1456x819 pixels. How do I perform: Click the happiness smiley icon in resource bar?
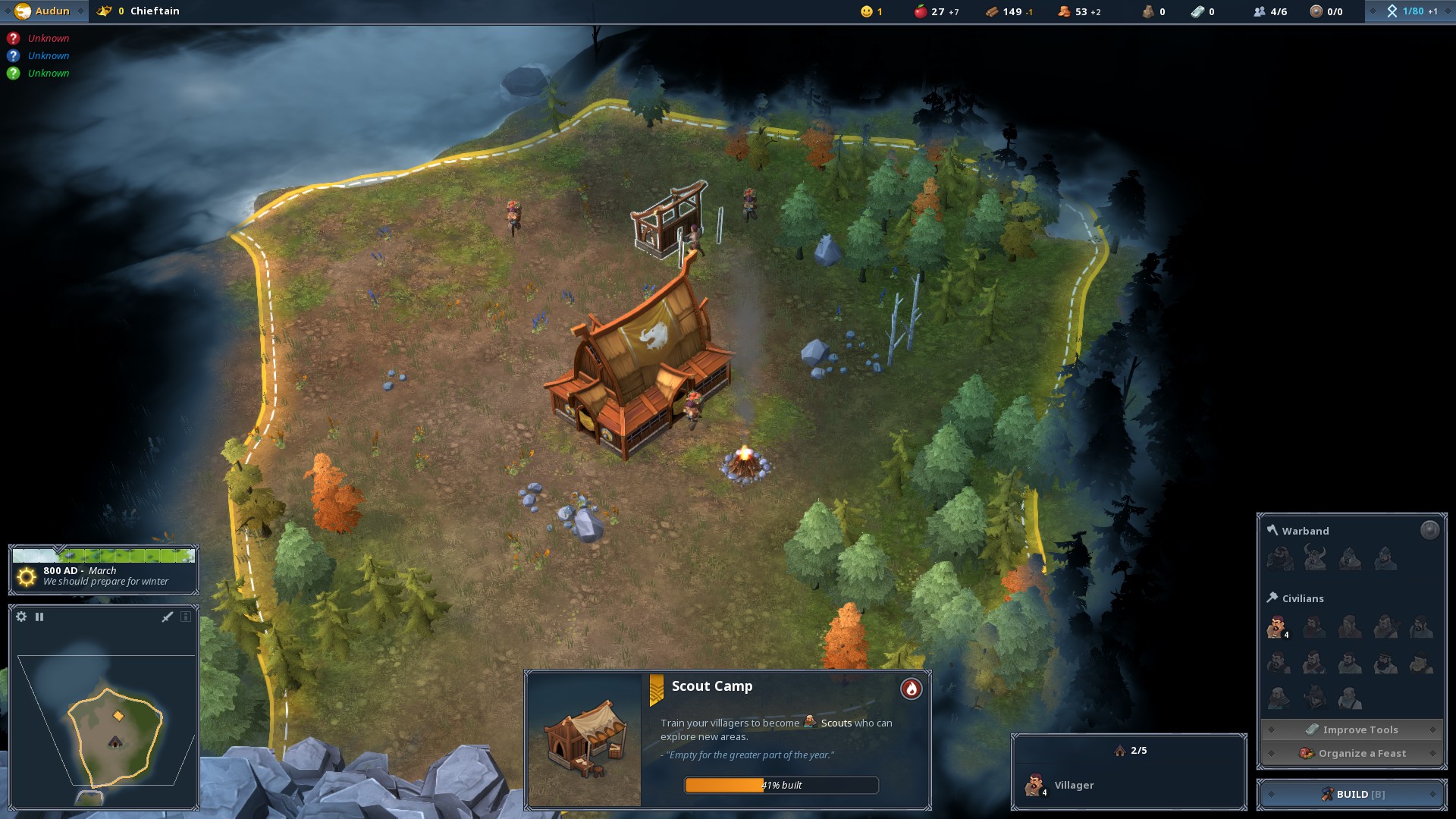coord(865,11)
